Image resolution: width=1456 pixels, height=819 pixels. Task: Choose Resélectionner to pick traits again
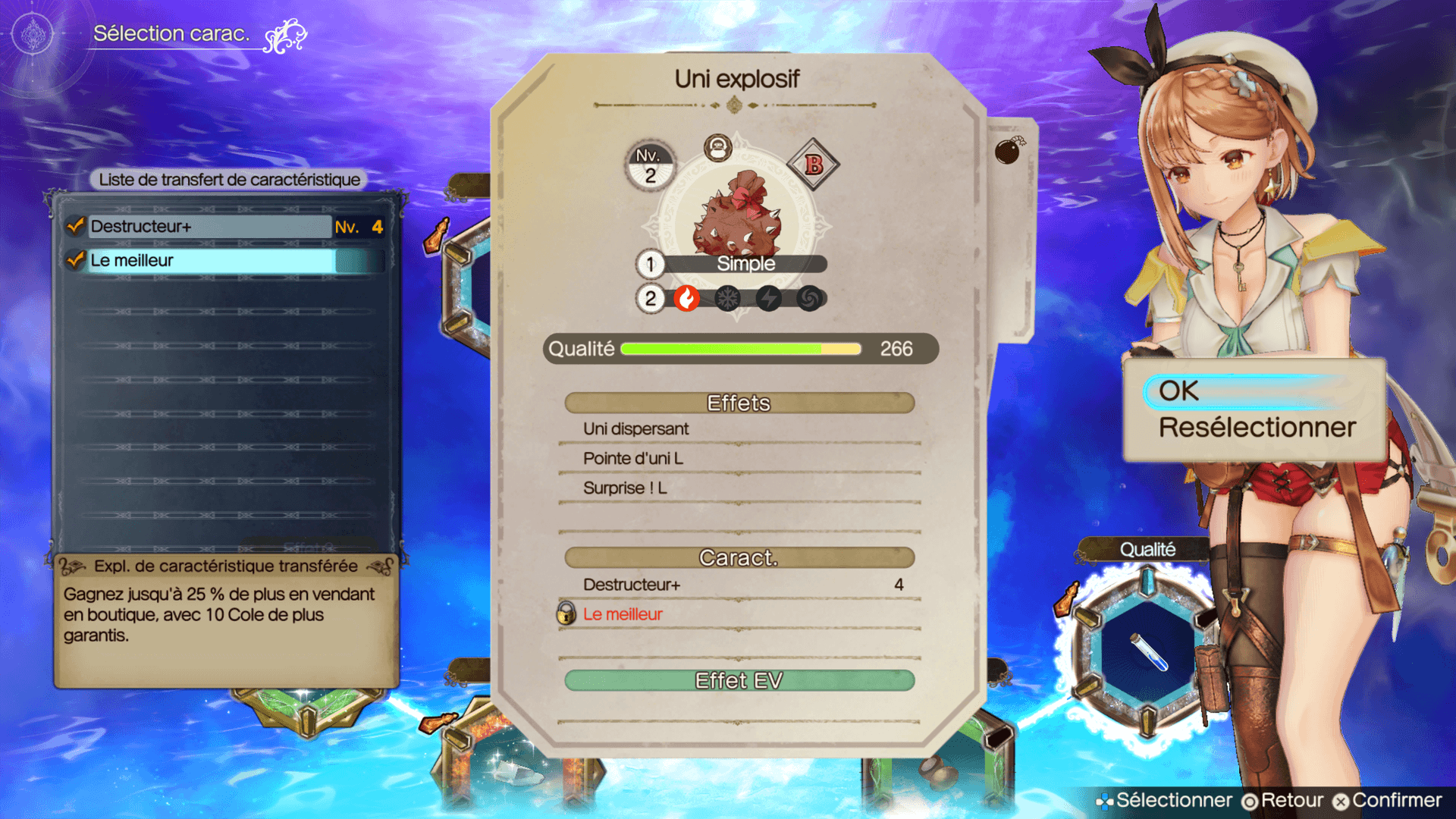pos(1257,428)
